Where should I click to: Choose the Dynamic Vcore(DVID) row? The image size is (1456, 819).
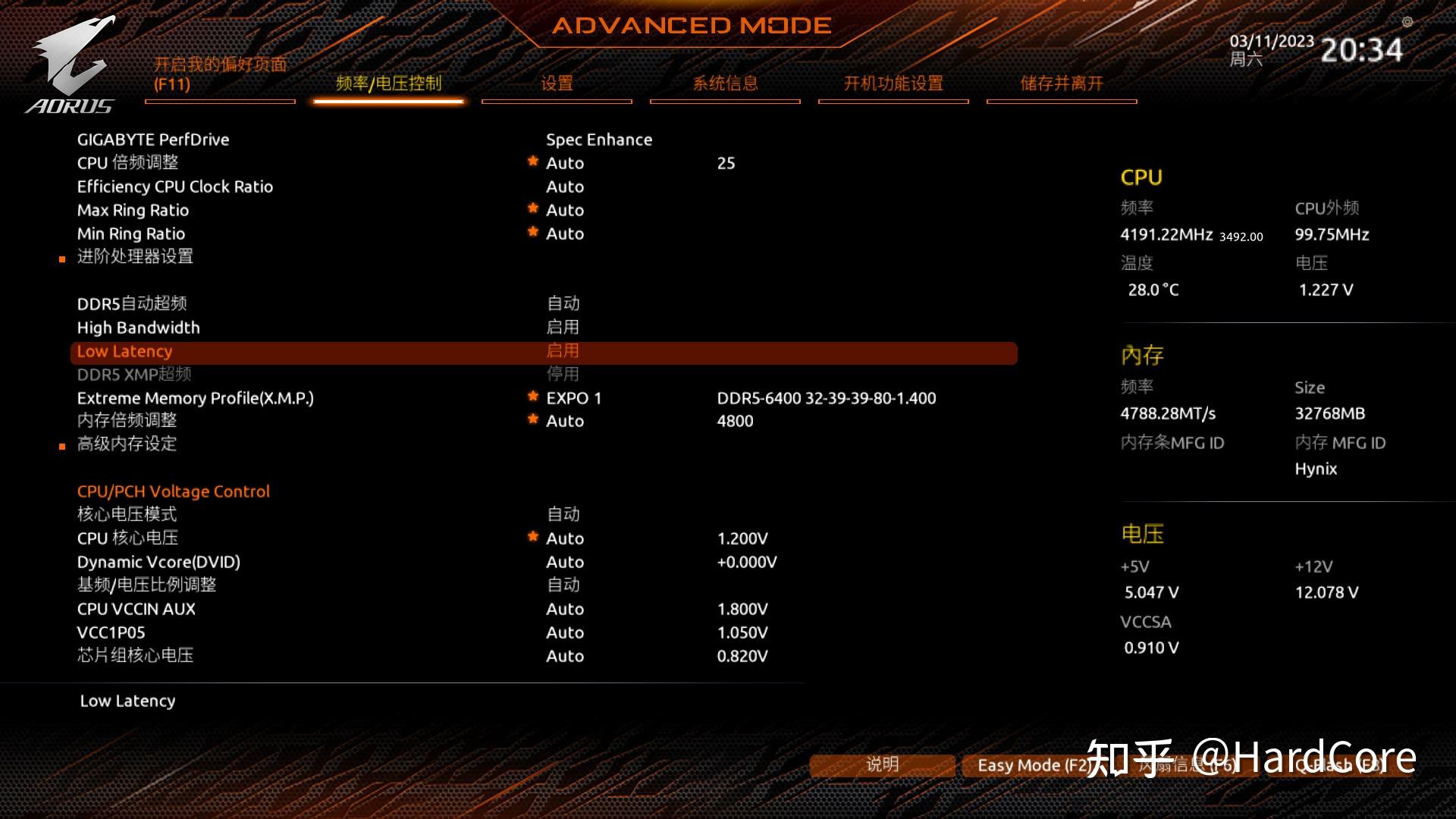(x=158, y=562)
